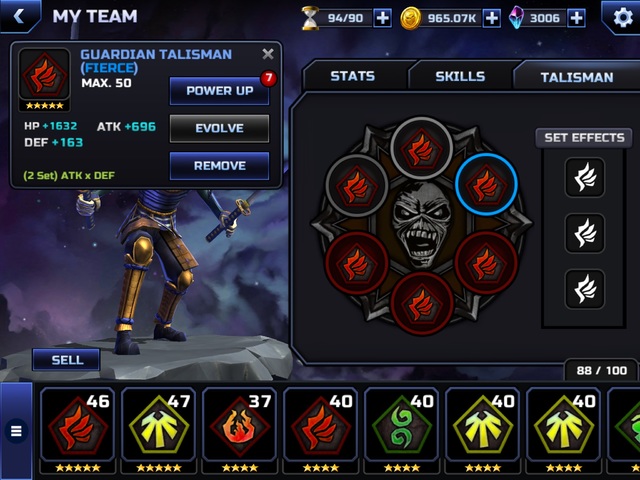Evolve the selected talisman
Screen dimensions: 640x480
point(219,128)
